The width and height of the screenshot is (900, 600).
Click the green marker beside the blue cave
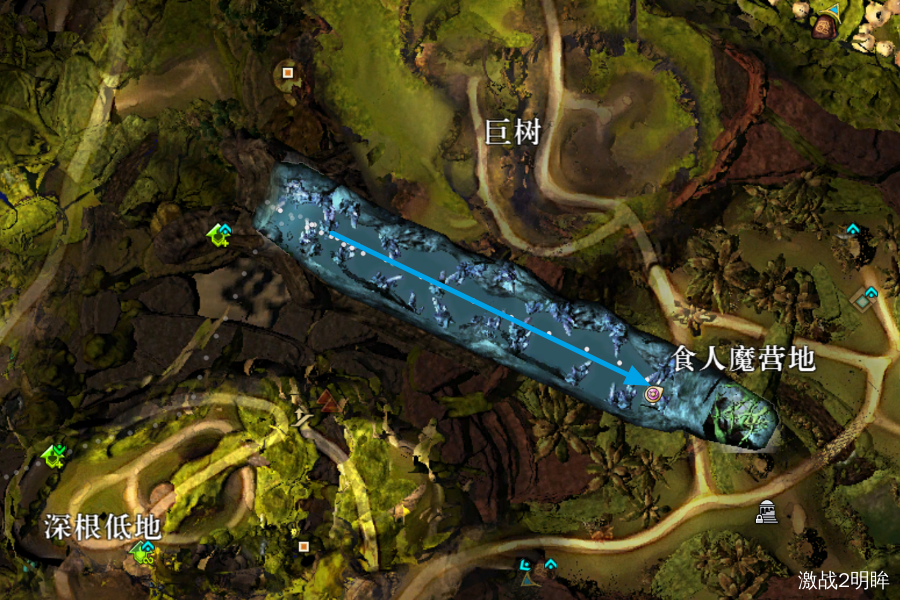[219, 236]
